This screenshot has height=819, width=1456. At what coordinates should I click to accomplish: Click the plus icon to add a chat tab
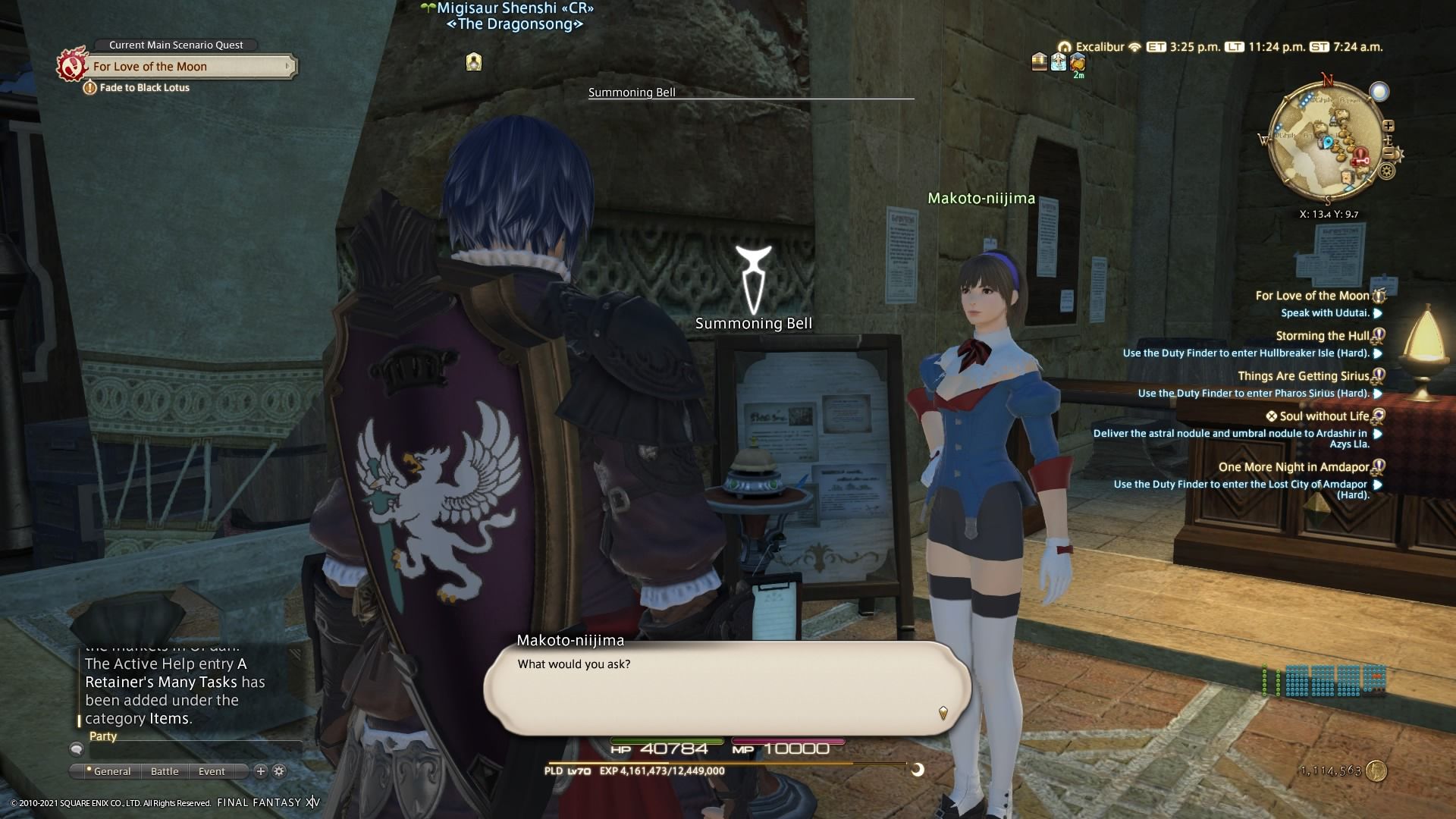tap(259, 770)
